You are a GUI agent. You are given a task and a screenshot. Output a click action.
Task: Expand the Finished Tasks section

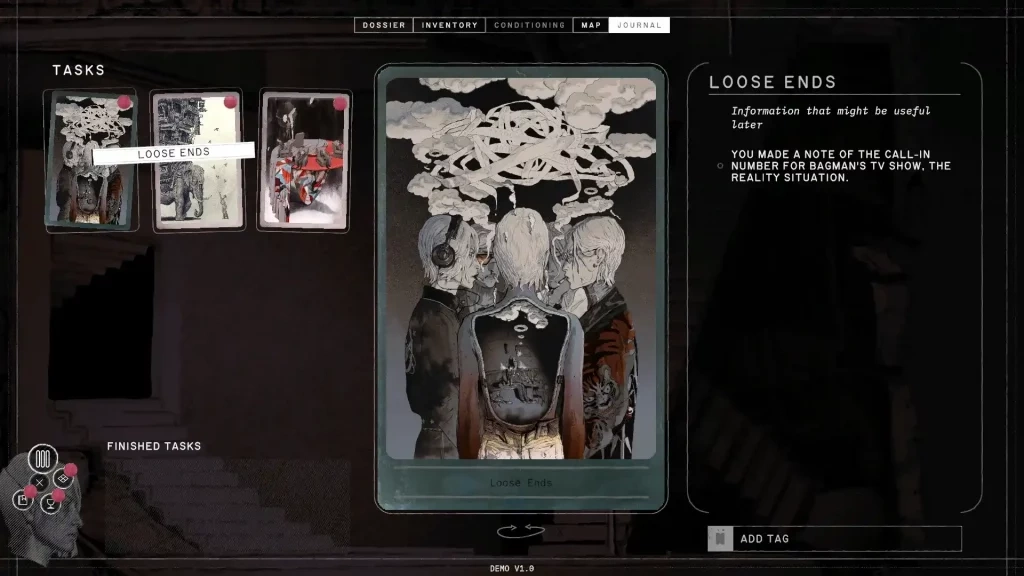pyautogui.click(x=154, y=446)
